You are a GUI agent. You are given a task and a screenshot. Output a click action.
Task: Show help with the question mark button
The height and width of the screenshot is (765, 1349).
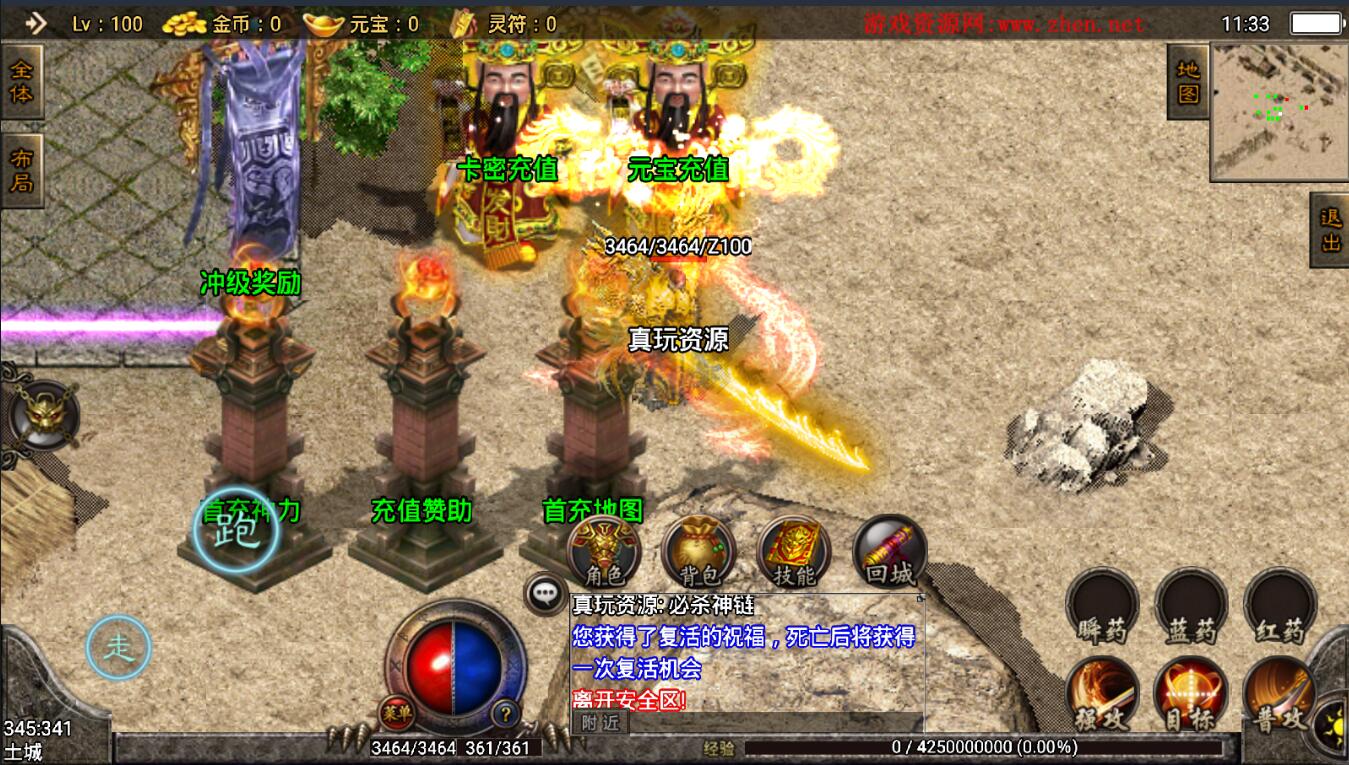coord(507,713)
